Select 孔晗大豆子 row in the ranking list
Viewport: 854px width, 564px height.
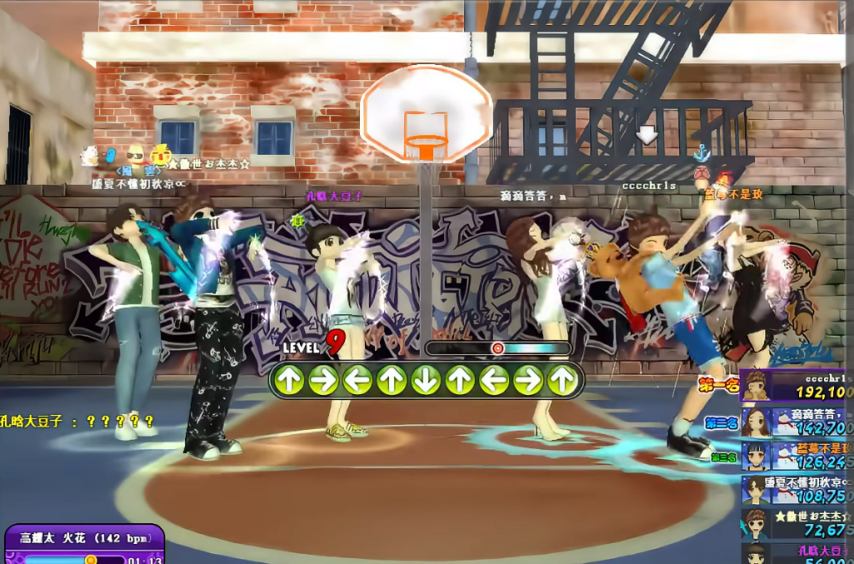tap(797, 553)
